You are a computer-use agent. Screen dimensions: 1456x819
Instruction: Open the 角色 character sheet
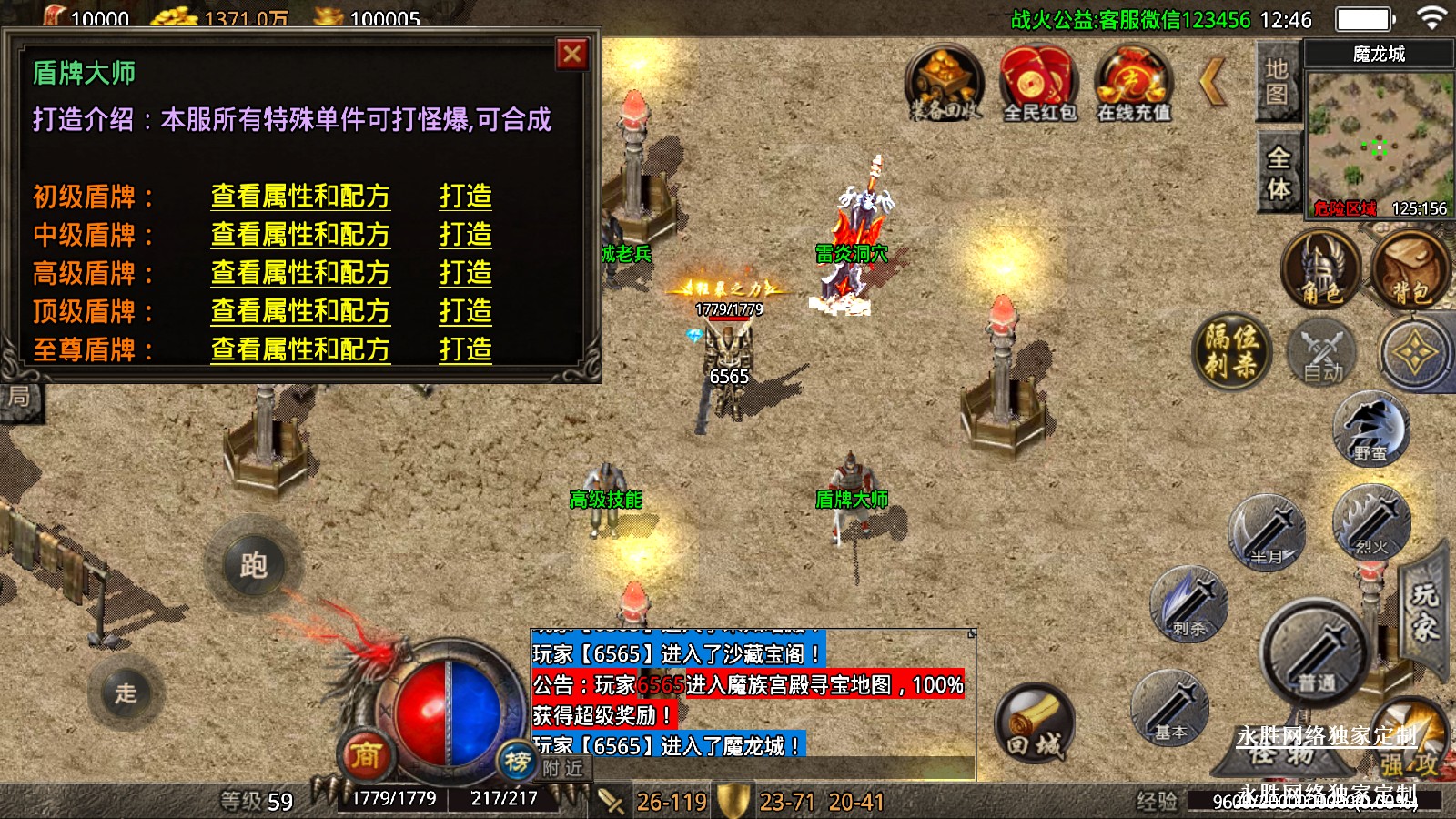[1320, 270]
